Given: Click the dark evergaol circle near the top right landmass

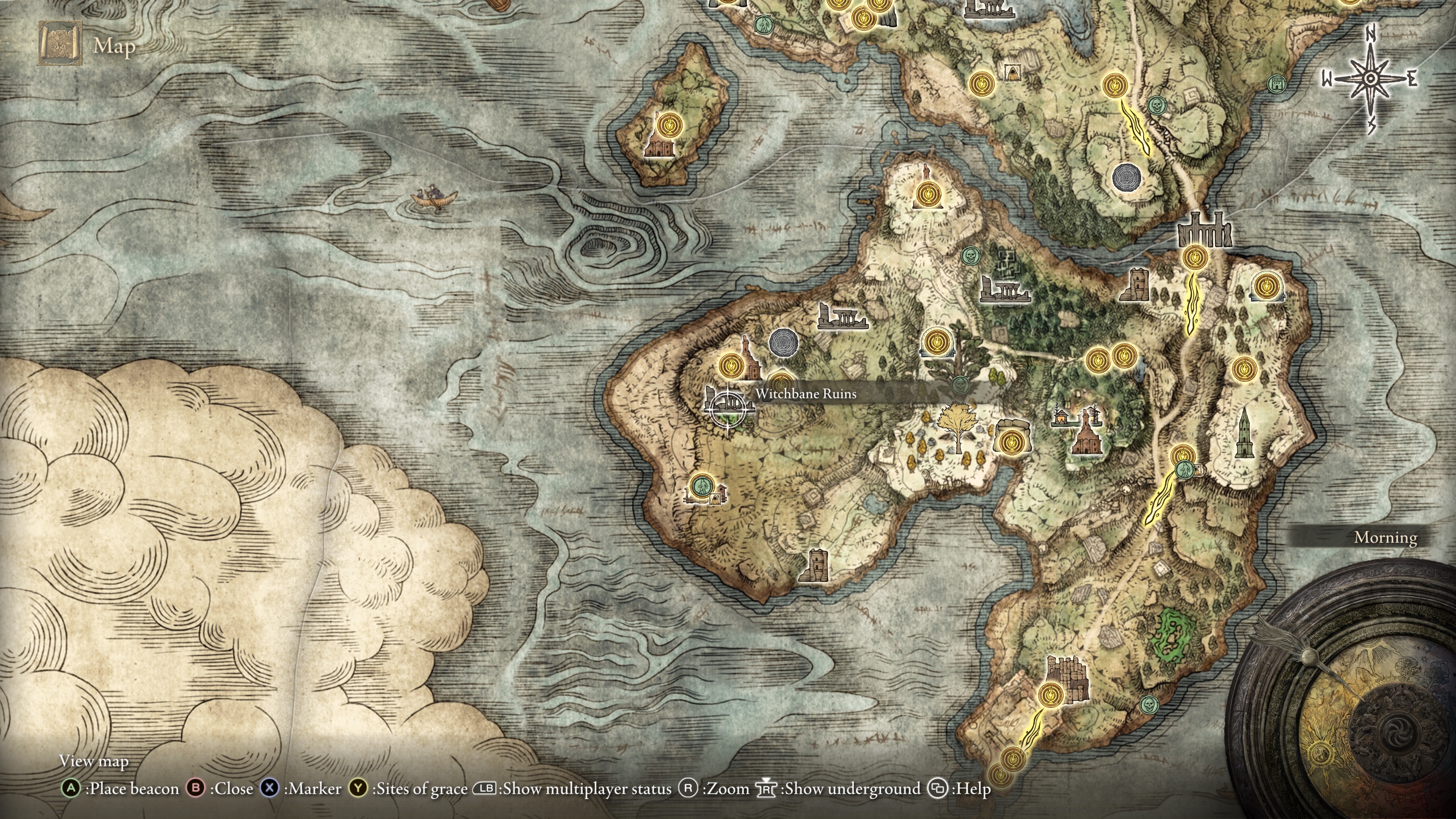Looking at the screenshot, I should [x=1128, y=177].
